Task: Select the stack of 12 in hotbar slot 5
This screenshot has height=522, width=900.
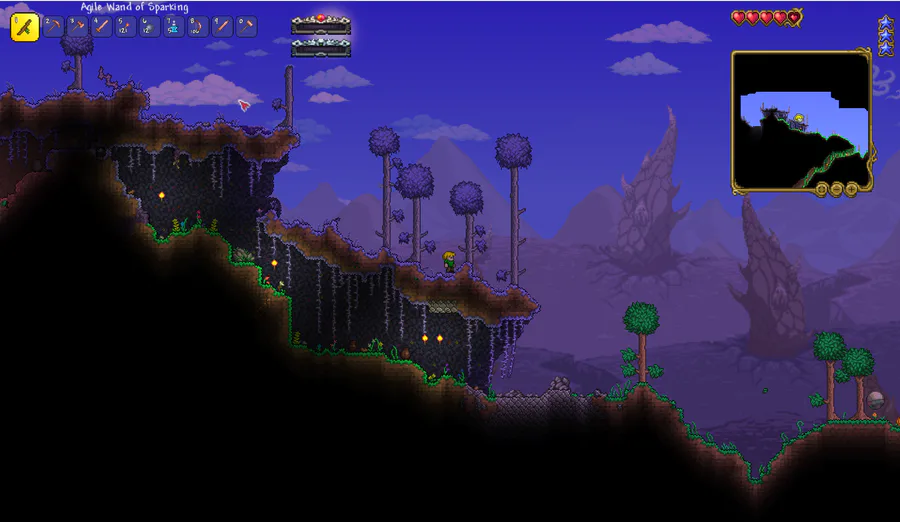Action: 125,27
